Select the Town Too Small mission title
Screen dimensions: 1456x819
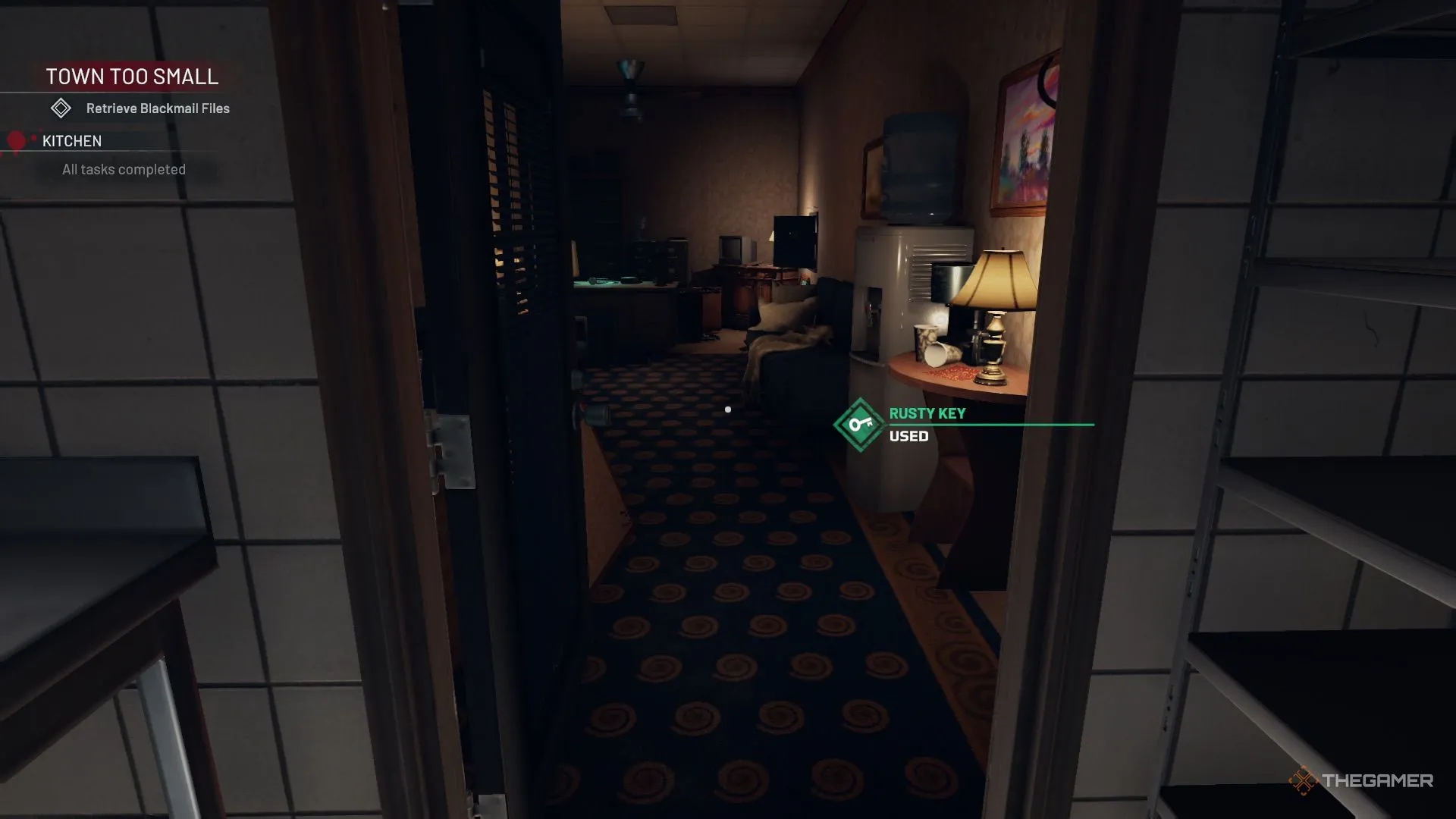pos(132,77)
